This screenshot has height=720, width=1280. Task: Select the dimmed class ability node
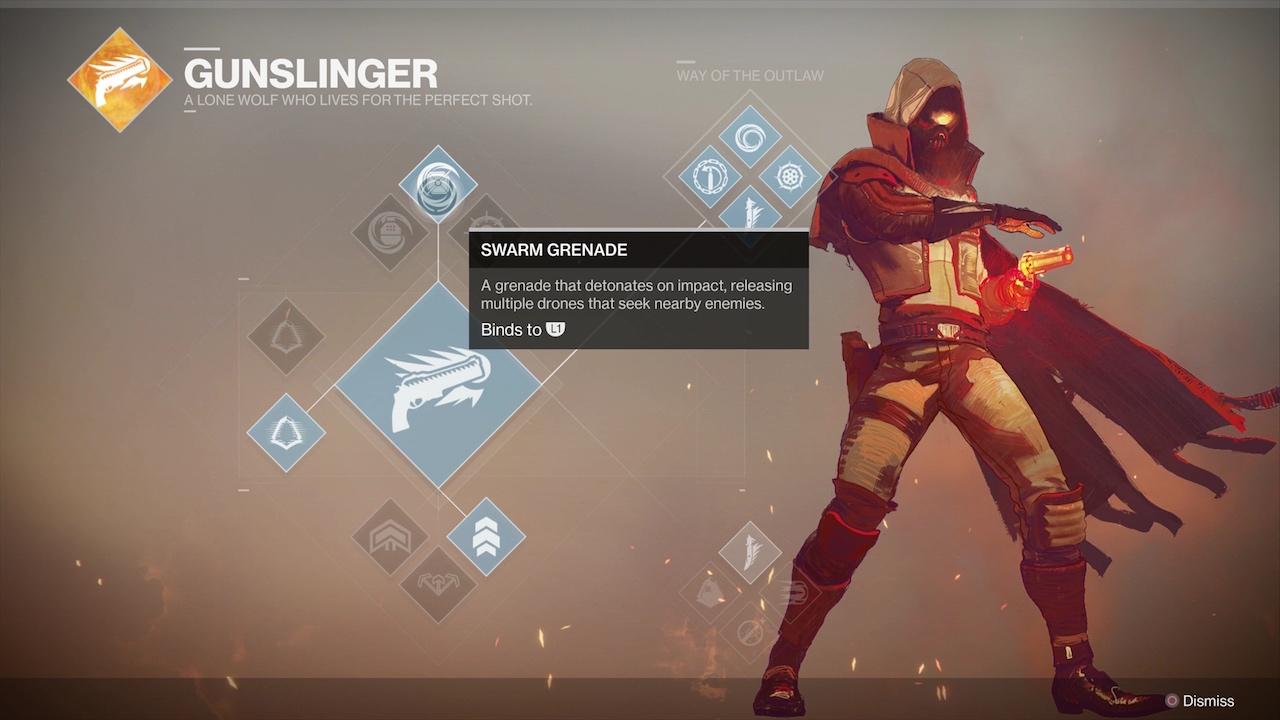pos(286,336)
